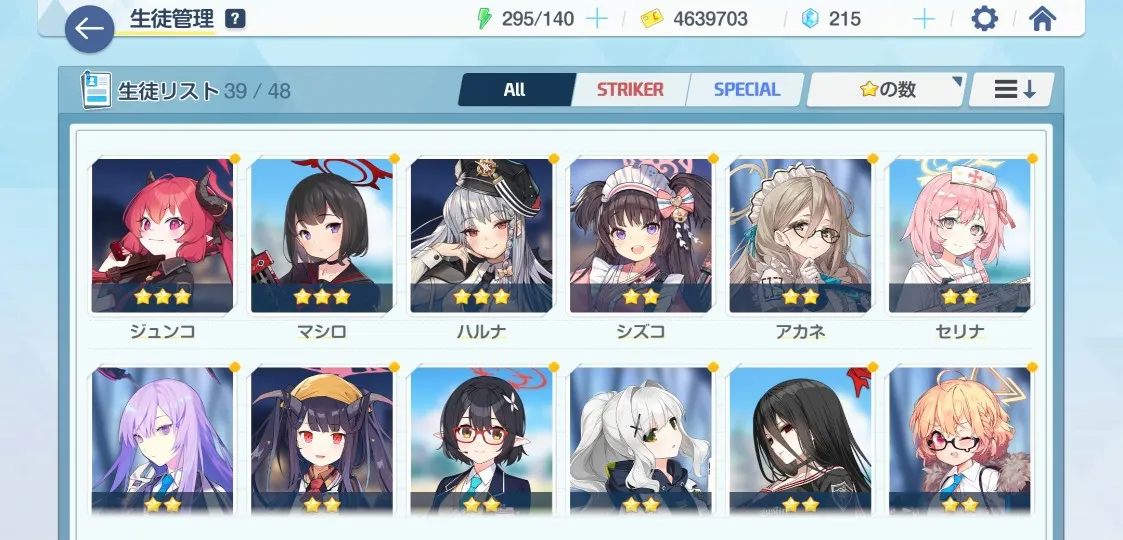The height and width of the screenshot is (540, 1123).
Task: Add blue gems with the plus button
Action: pos(924,18)
